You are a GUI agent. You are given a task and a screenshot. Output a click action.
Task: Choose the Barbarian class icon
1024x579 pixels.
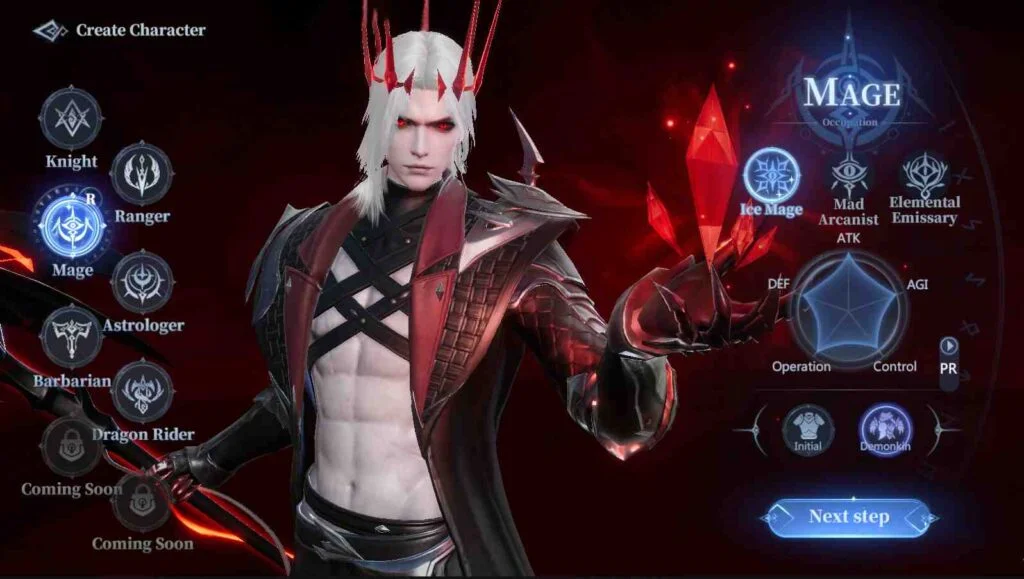(72, 337)
